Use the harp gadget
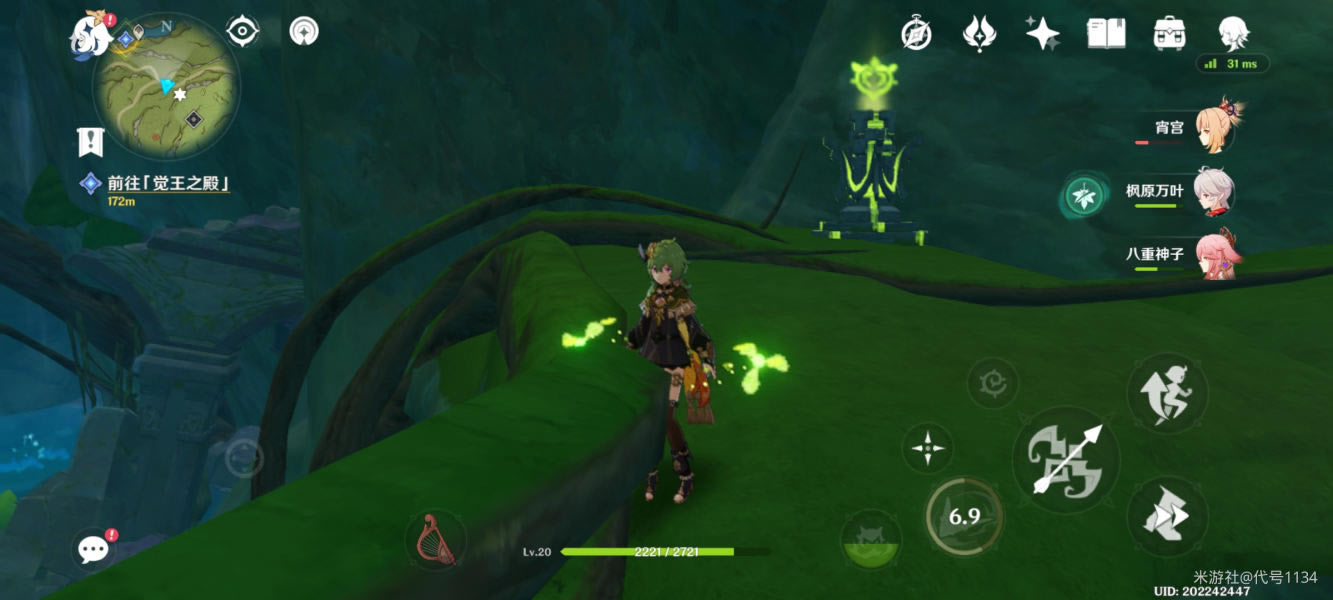This screenshot has height=600, width=1333. pyautogui.click(x=436, y=541)
